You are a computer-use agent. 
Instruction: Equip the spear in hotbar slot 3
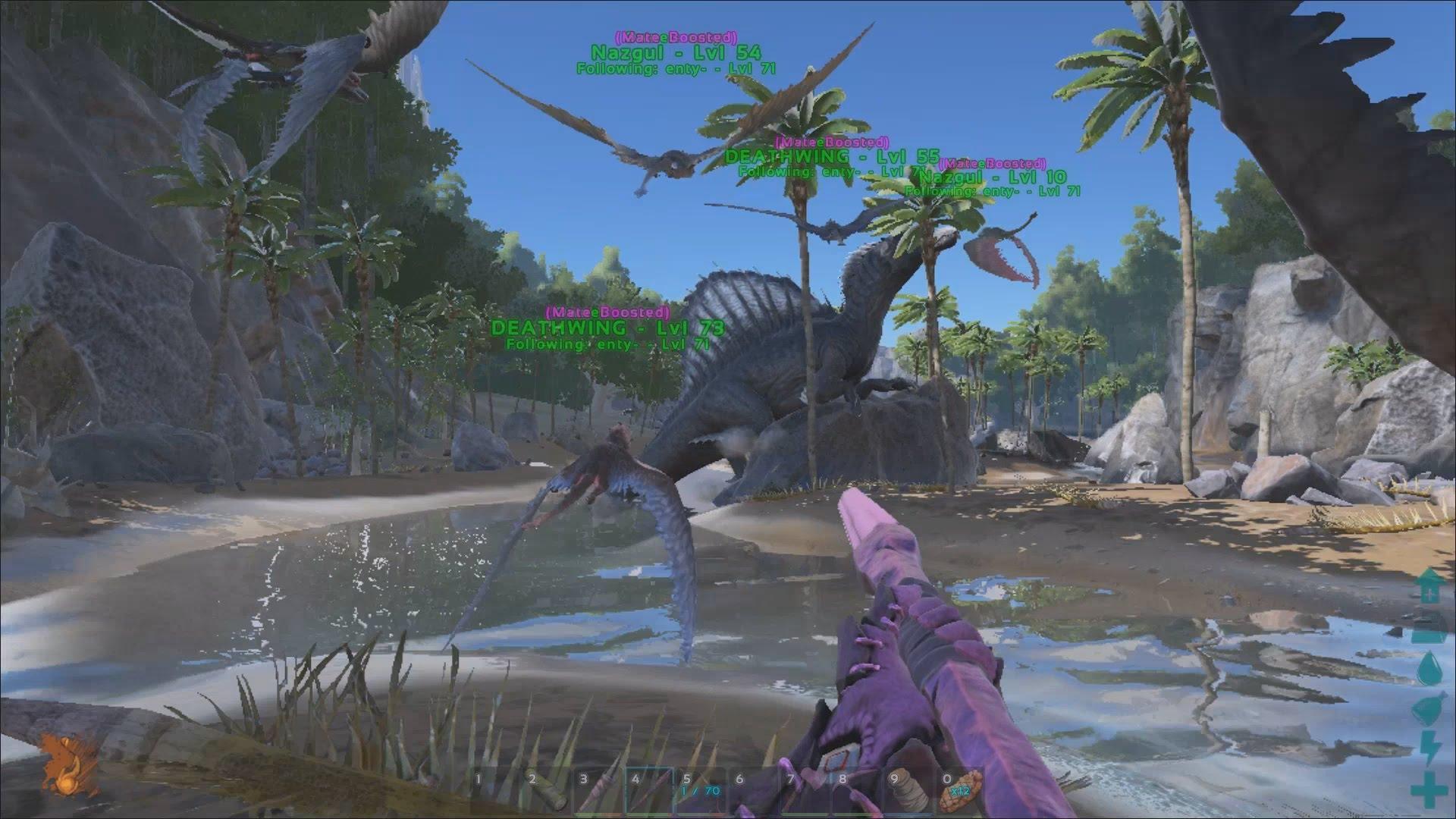pos(597,792)
